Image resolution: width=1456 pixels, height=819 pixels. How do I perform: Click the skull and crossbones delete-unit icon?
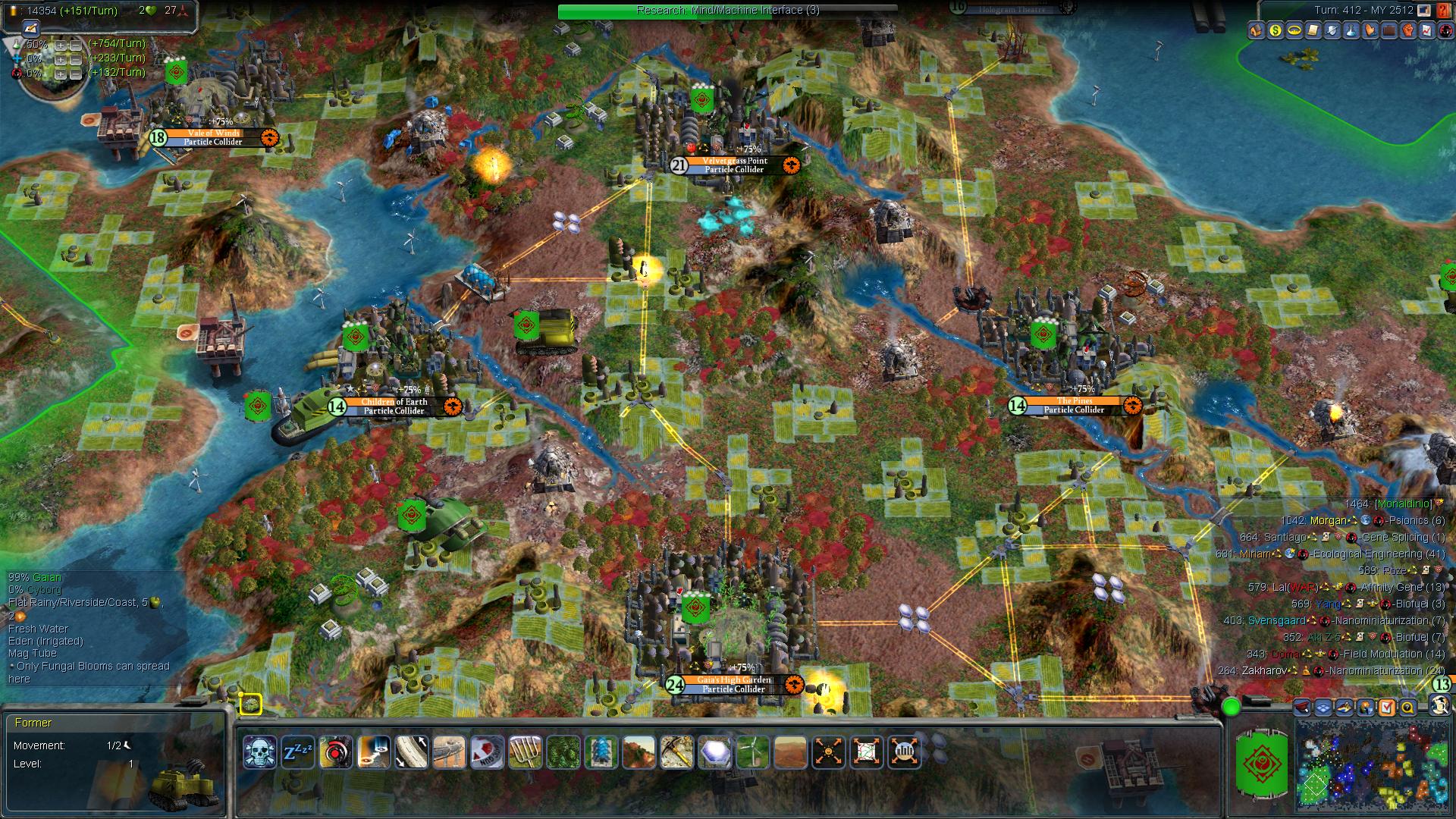click(260, 752)
